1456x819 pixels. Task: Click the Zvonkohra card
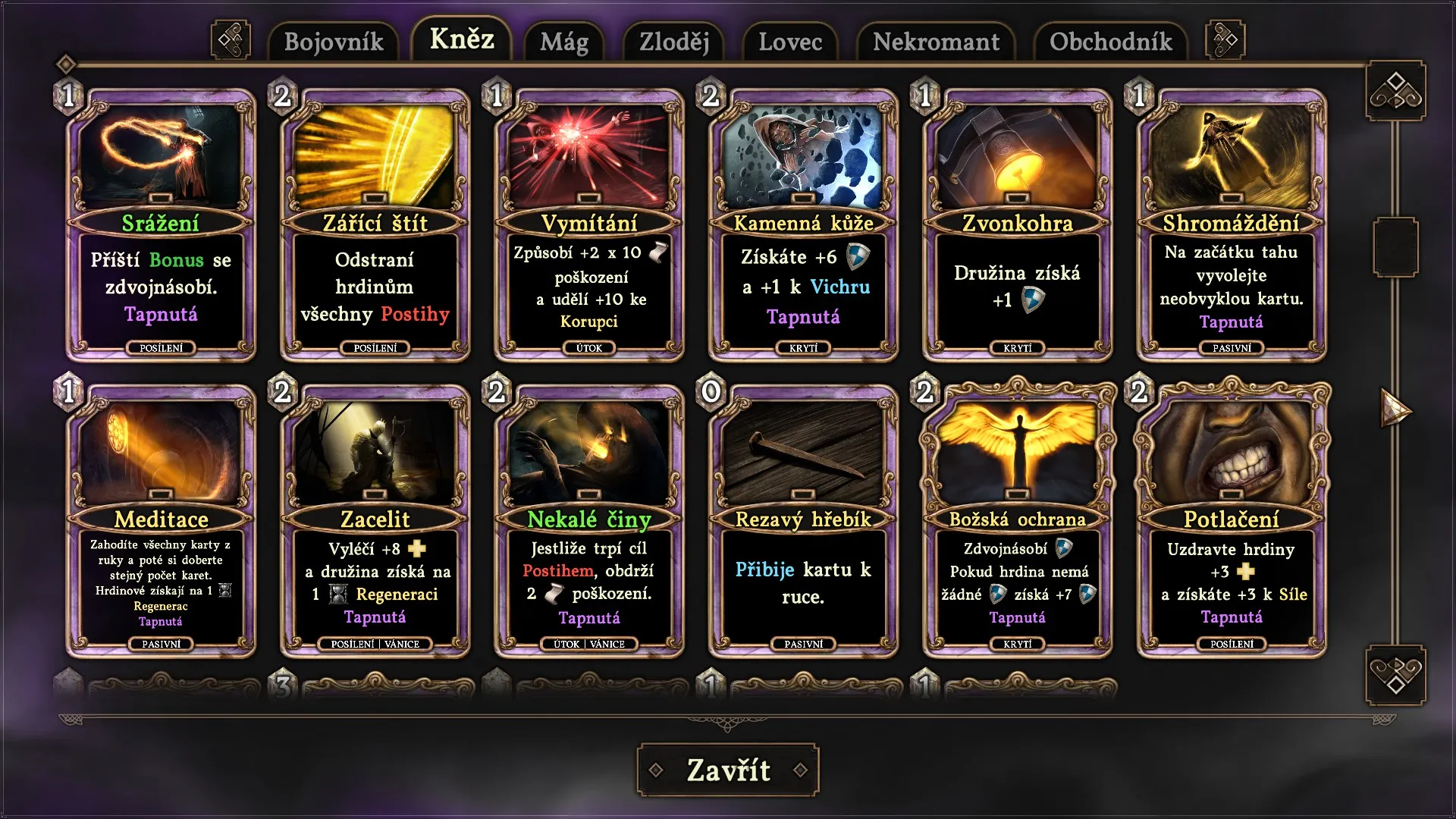tap(1018, 225)
